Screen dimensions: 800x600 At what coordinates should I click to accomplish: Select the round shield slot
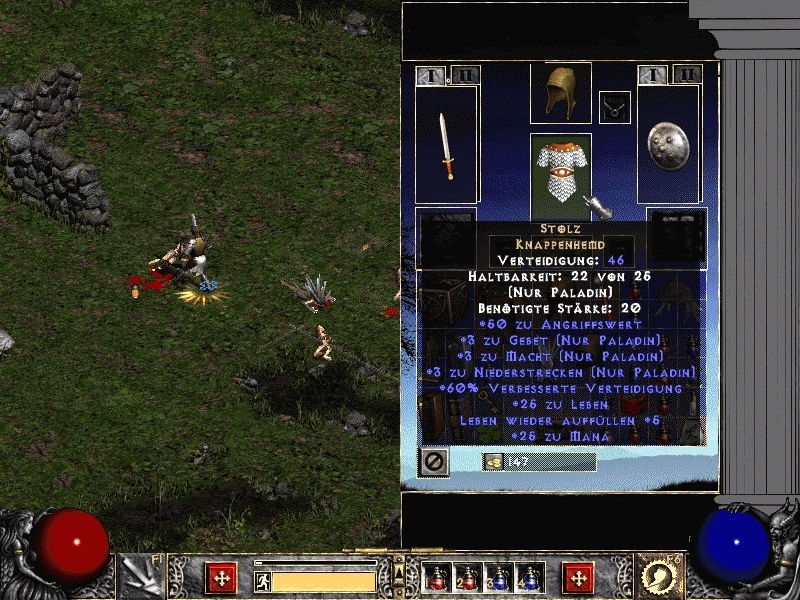[668, 146]
